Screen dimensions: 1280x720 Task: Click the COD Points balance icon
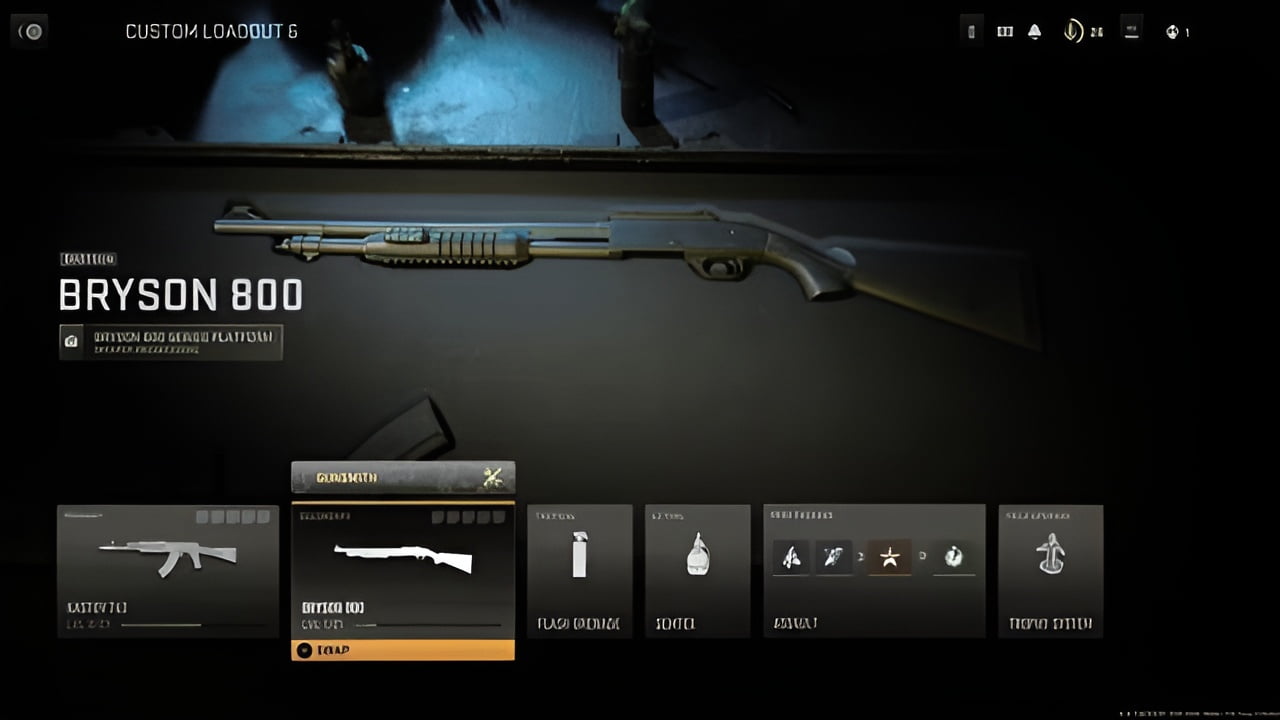(1072, 31)
